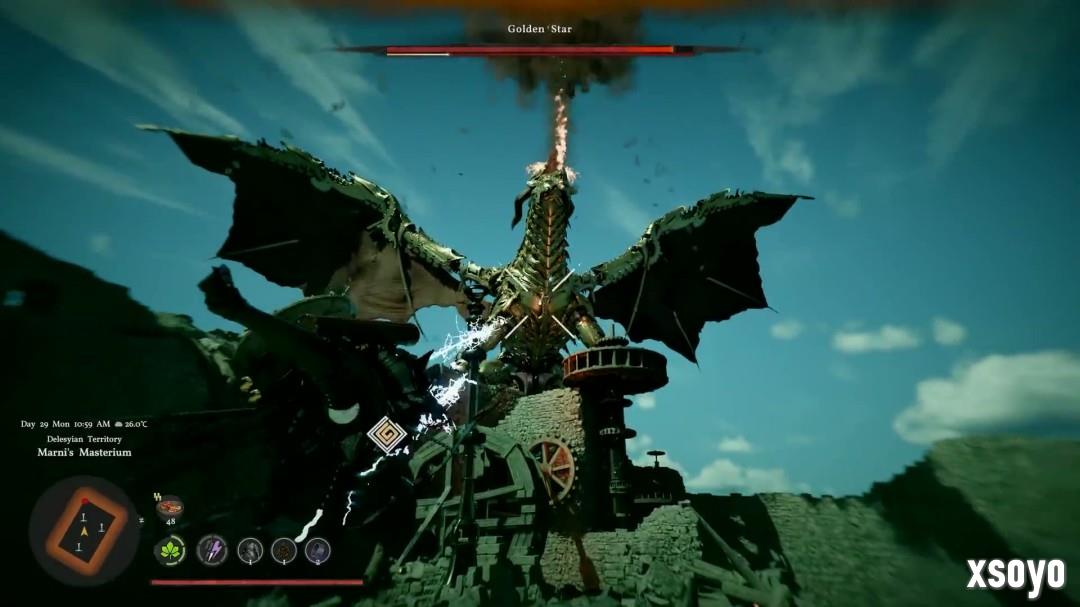
Task: Activate the purple lightning bolt skill
Action: pyautogui.click(x=211, y=550)
